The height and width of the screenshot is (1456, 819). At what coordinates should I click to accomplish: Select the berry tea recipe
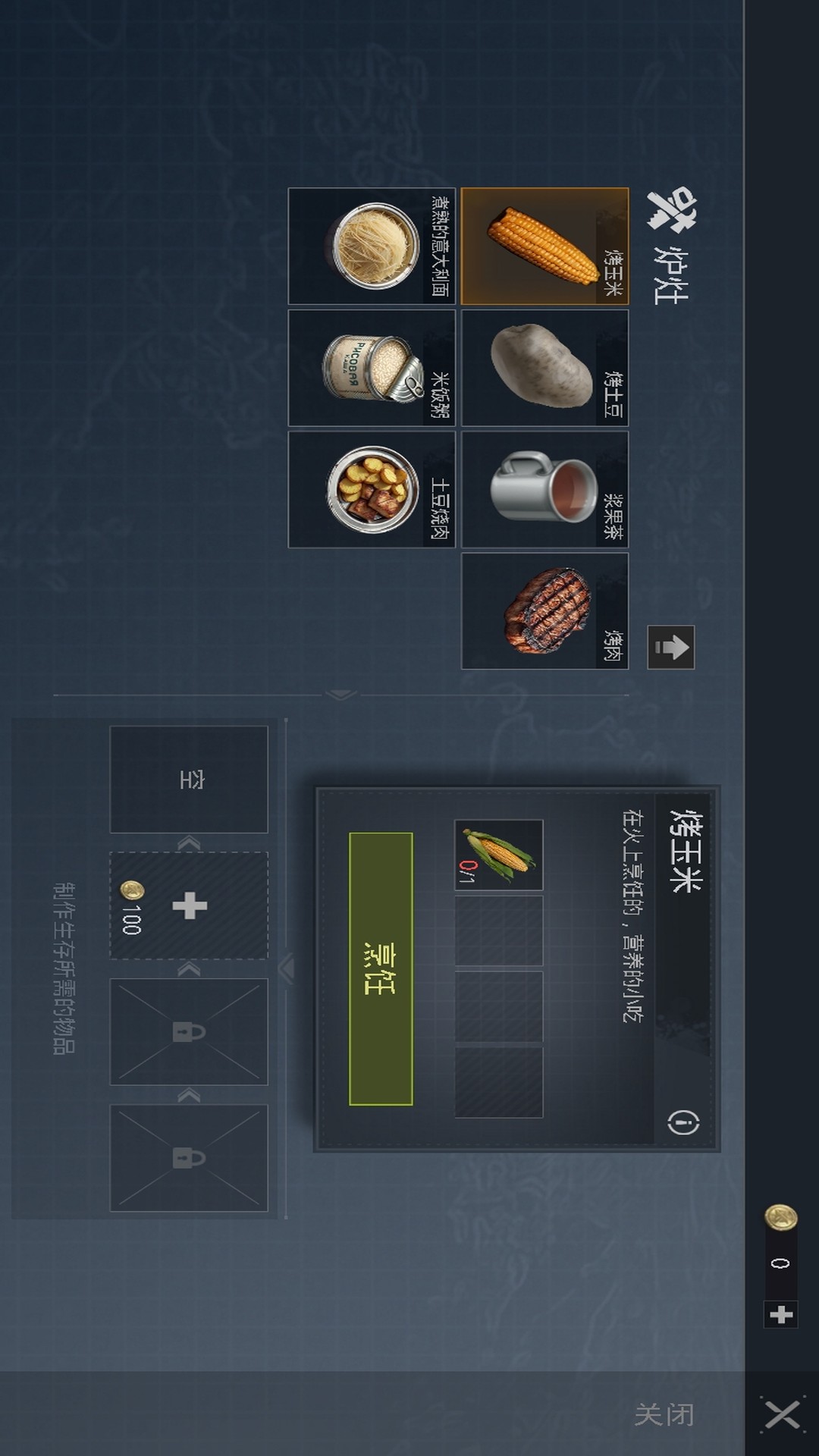(544, 490)
